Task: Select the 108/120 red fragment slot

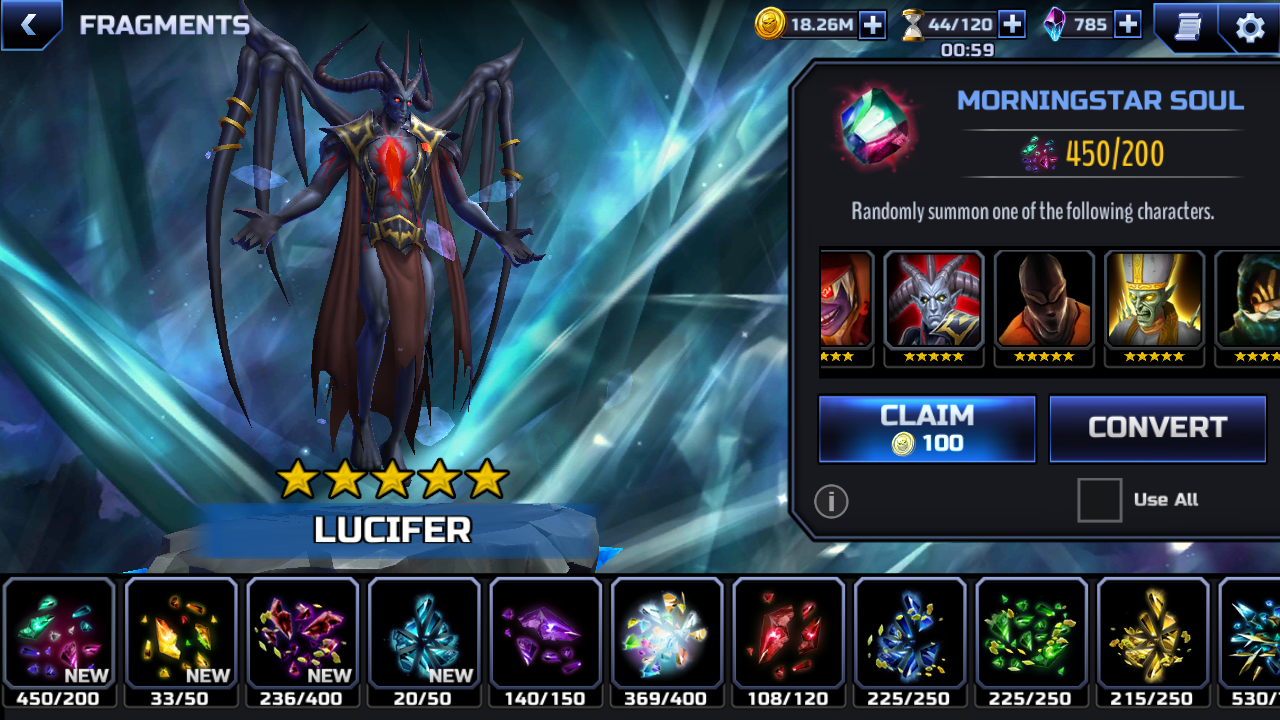Action: [788, 634]
